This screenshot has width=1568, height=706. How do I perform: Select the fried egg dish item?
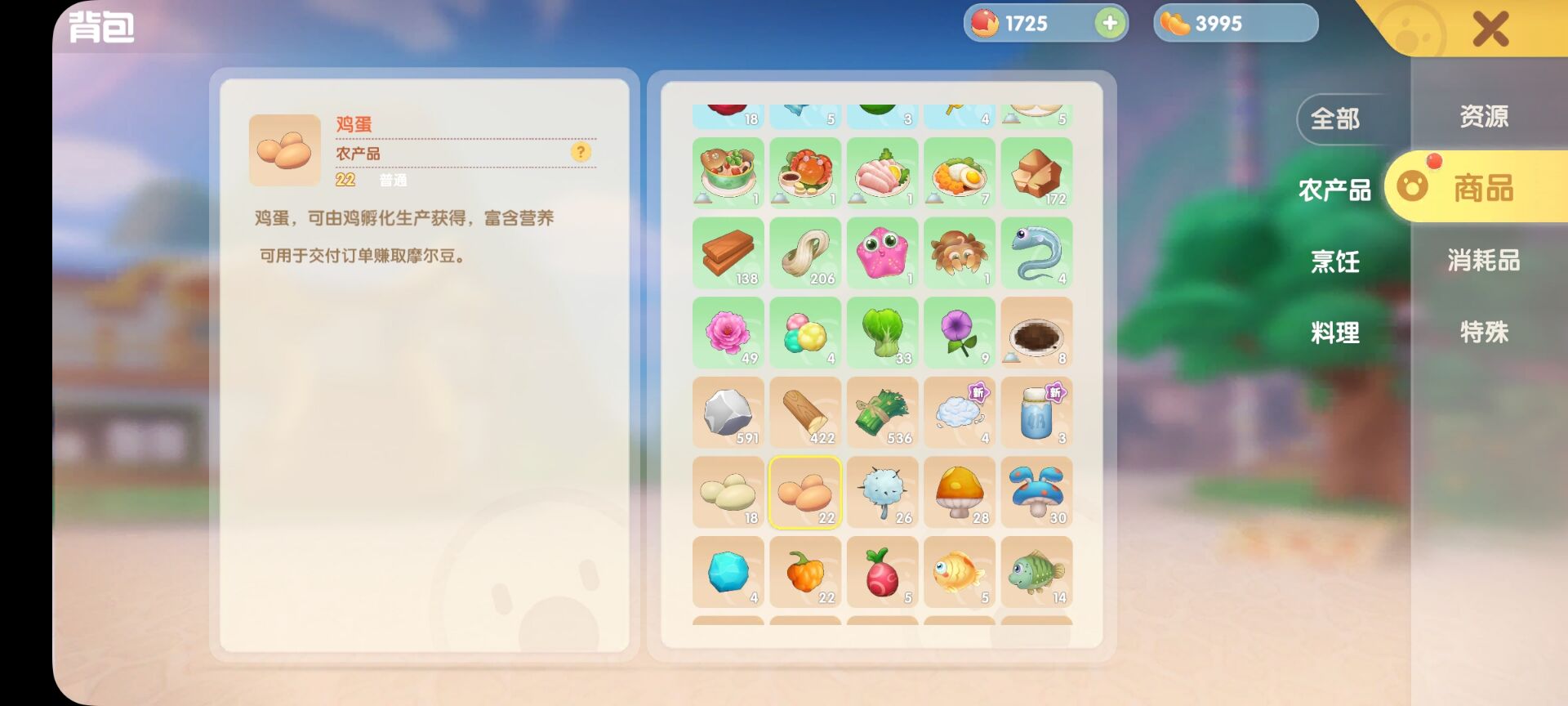(x=960, y=172)
